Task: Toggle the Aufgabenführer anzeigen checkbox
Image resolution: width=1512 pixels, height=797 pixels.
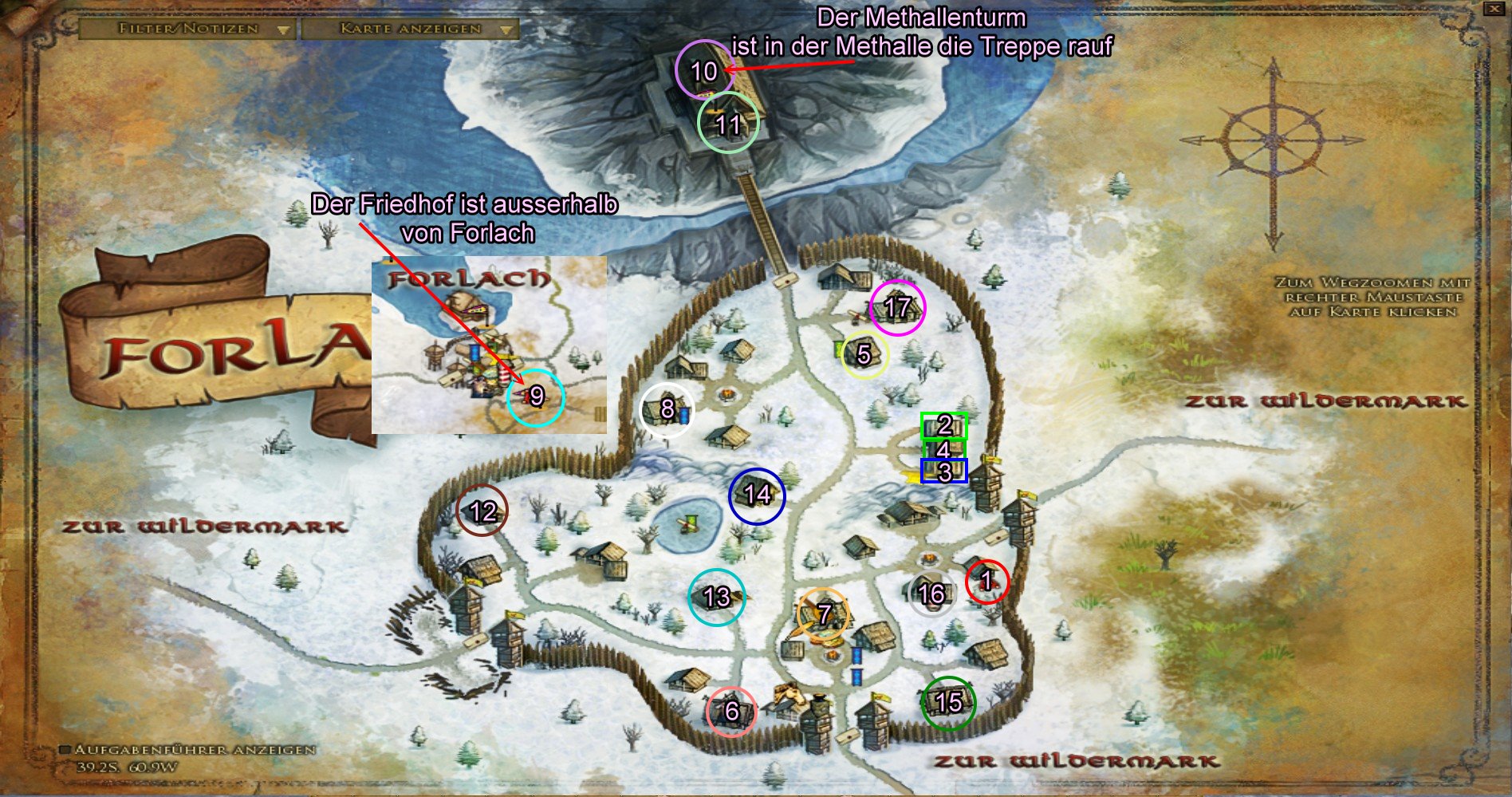Action: (x=66, y=750)
